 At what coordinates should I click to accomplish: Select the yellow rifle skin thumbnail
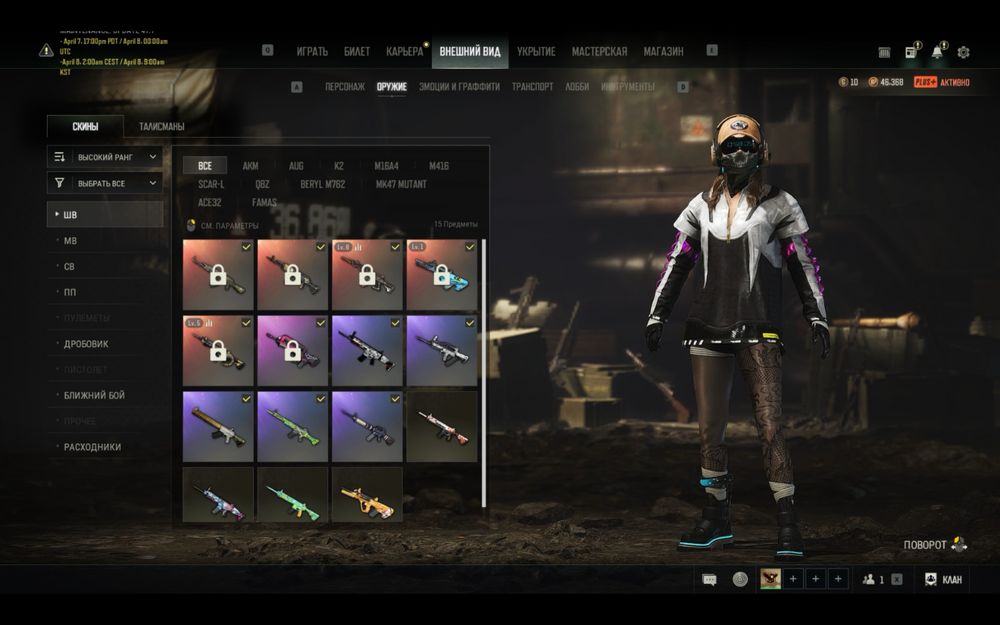[x=367, y=495]
